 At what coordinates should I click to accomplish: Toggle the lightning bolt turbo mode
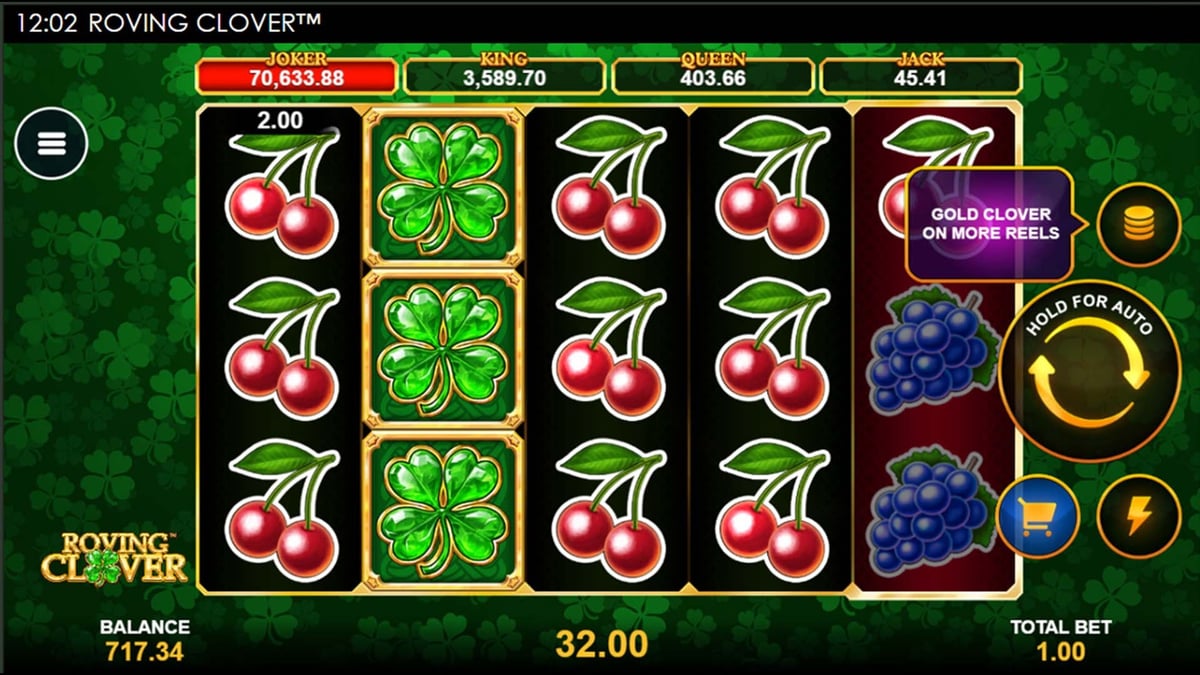(1138, 516)
